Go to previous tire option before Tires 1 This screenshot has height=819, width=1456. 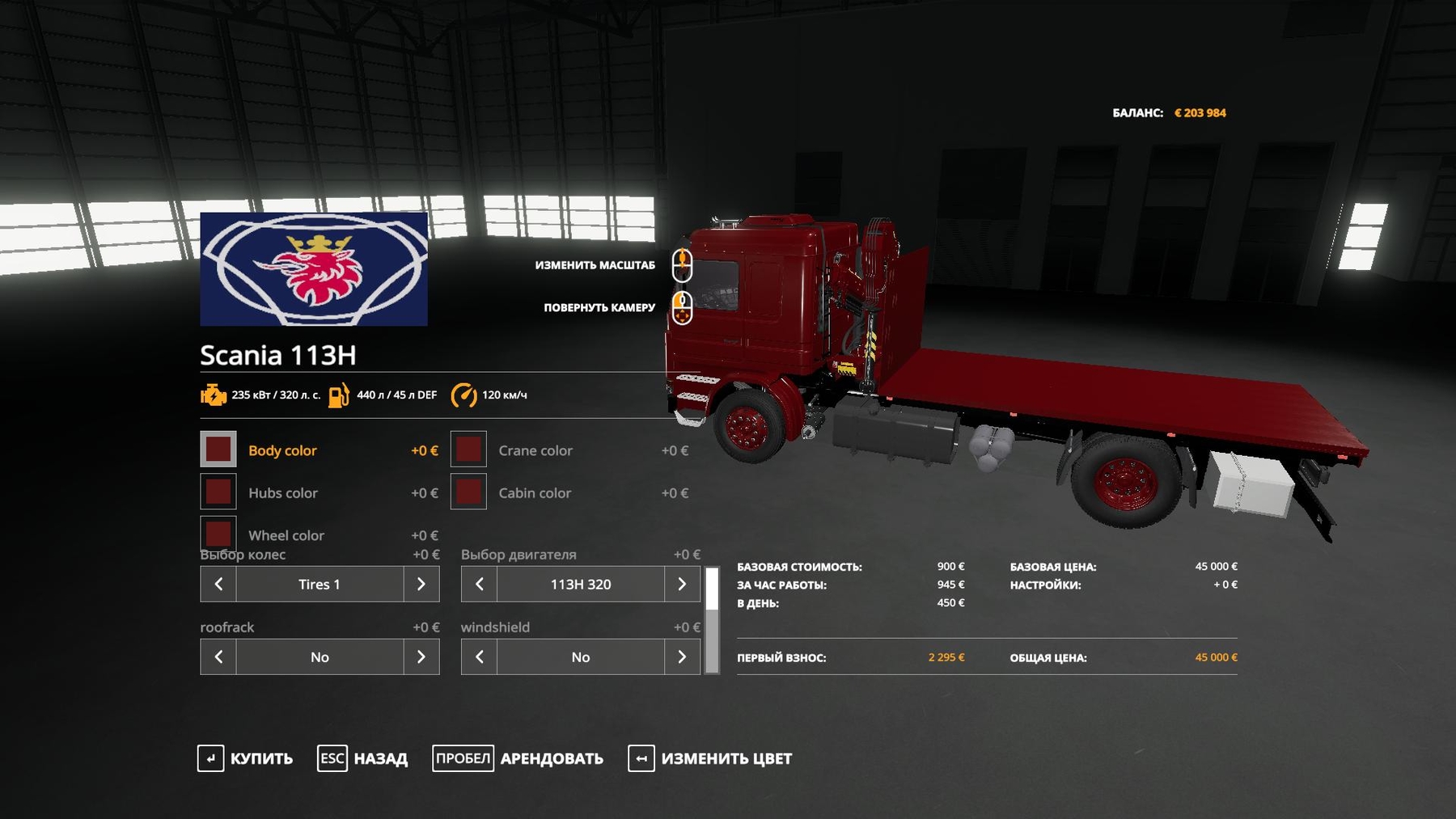click(218, 584)
